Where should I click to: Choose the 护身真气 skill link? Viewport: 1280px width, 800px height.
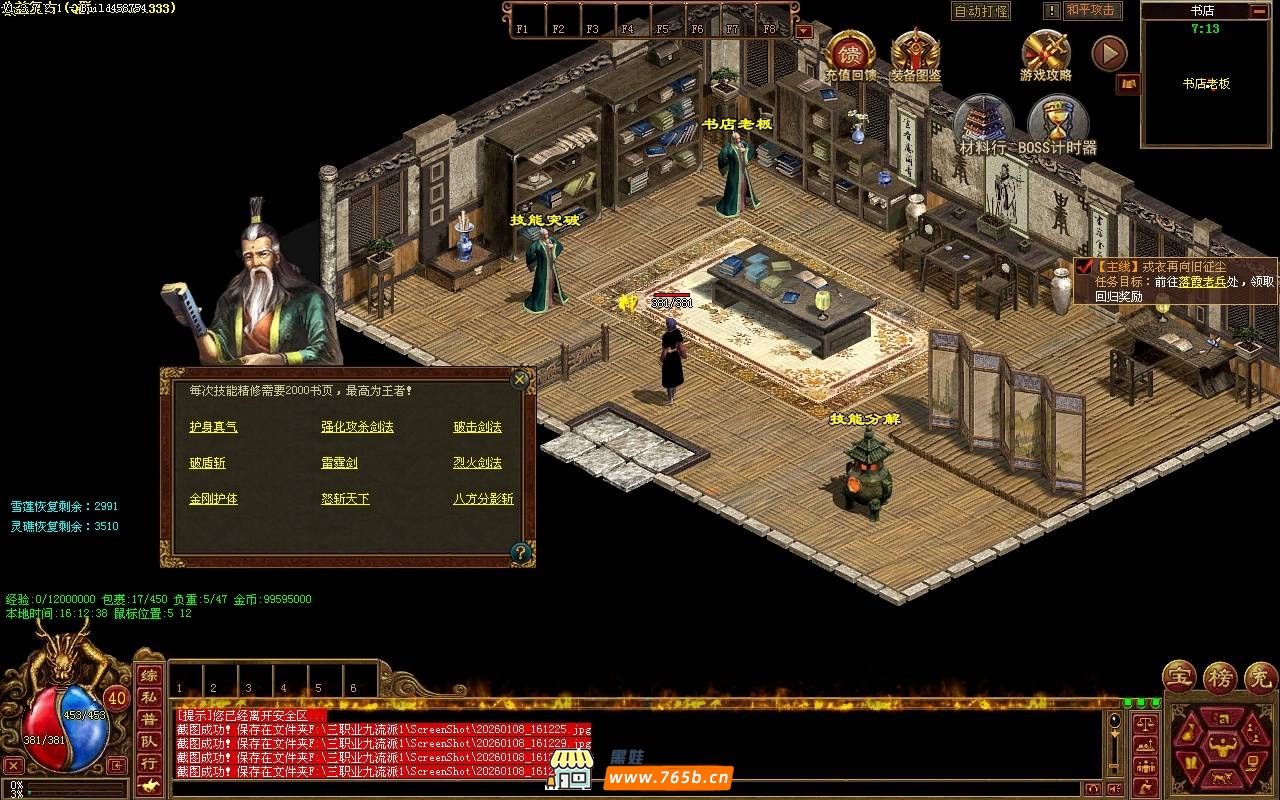213,427
